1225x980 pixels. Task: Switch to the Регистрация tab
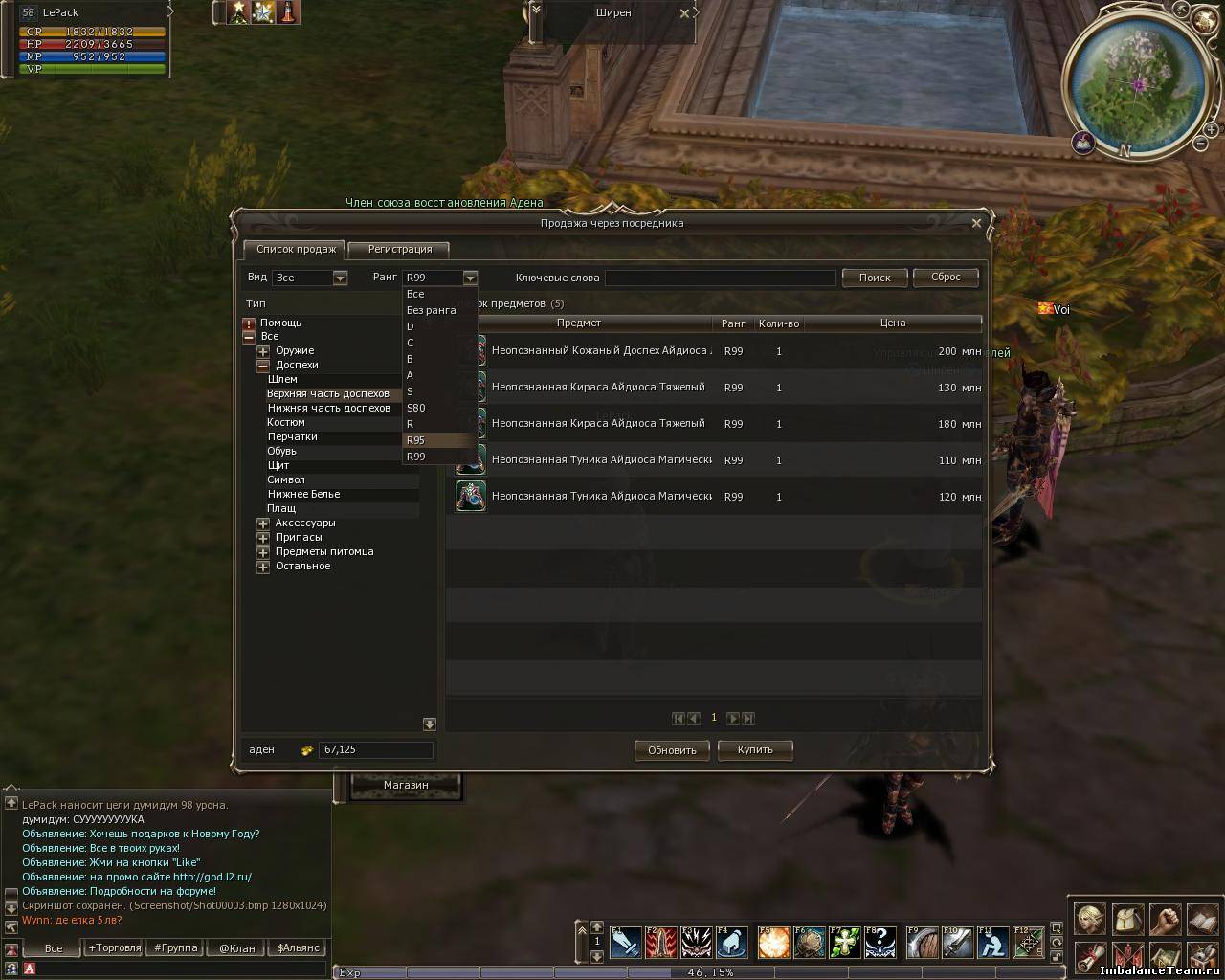coord(399,249)
